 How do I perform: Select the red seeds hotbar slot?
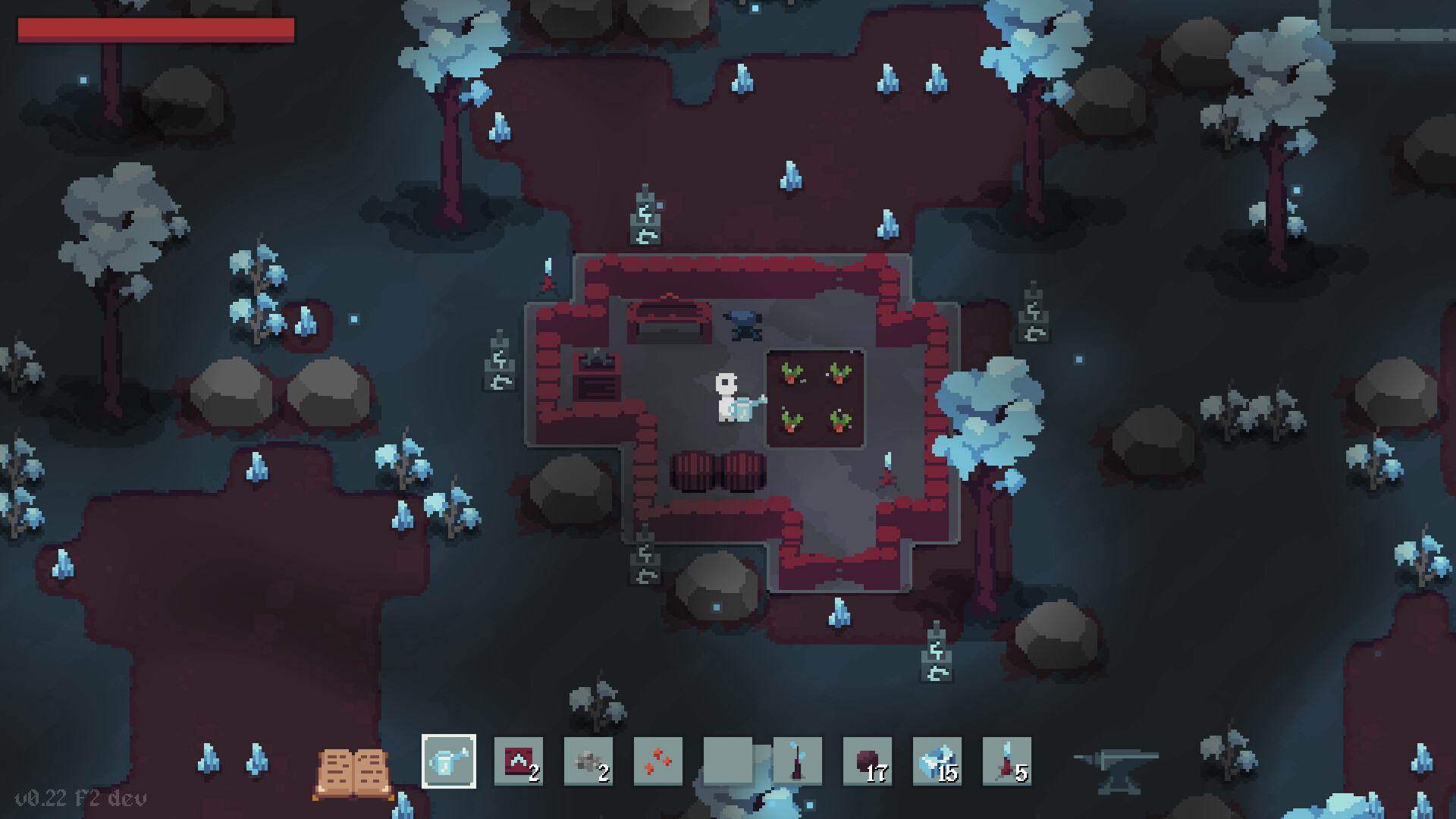658,761
